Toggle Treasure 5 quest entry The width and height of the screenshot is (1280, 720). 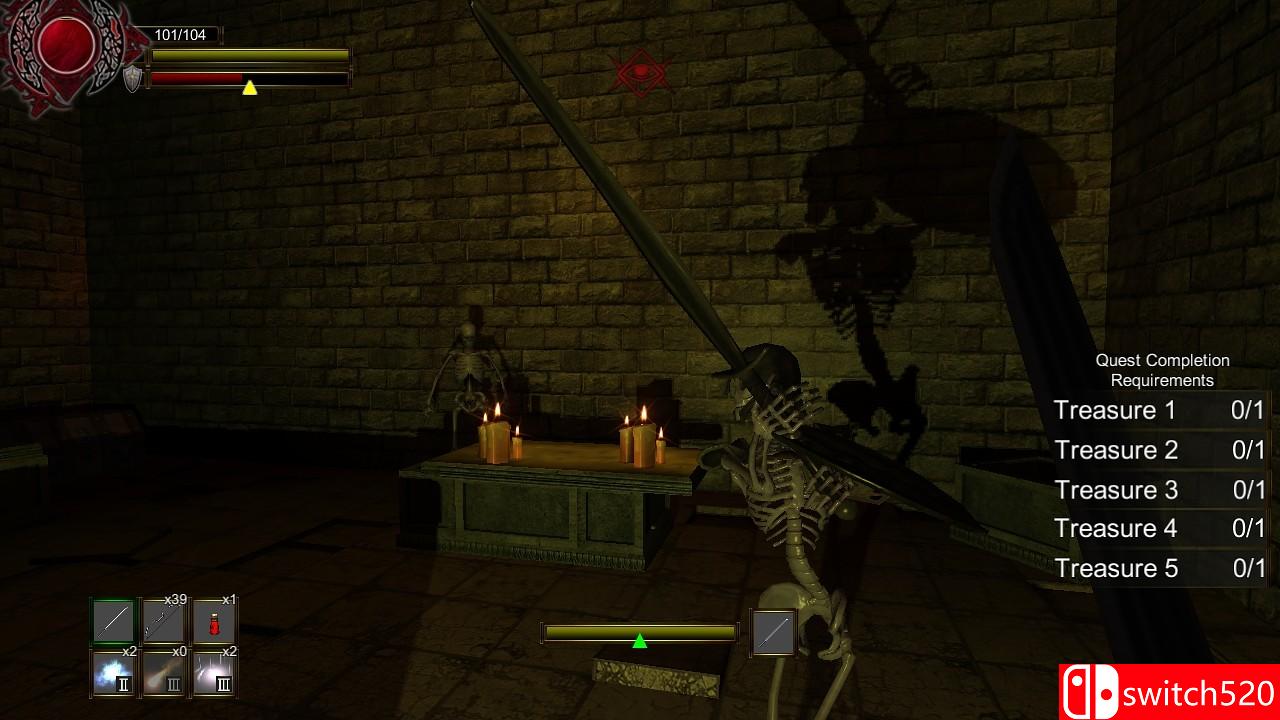(x=1115, y=568)
